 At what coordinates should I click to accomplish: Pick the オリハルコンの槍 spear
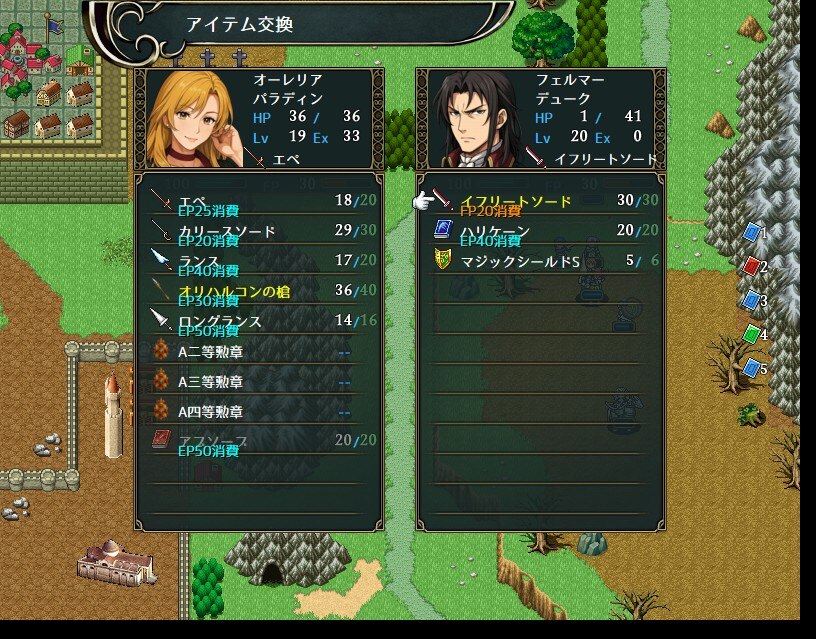point(258,291)
